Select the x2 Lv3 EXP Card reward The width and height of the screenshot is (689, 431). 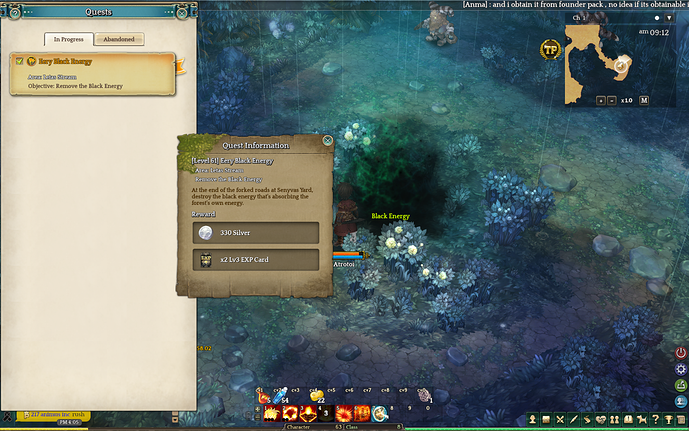(255, 260)
